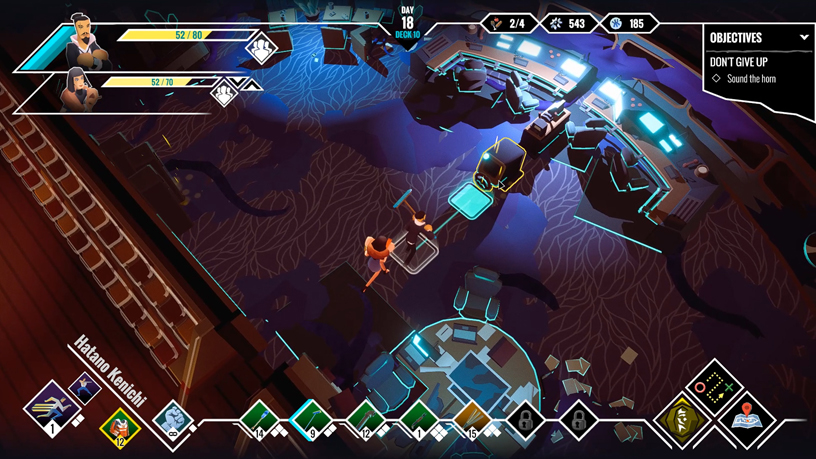Open the orange armor vest slot
Viewport: 816px width, 459px height.
click(x=120, y=427)
